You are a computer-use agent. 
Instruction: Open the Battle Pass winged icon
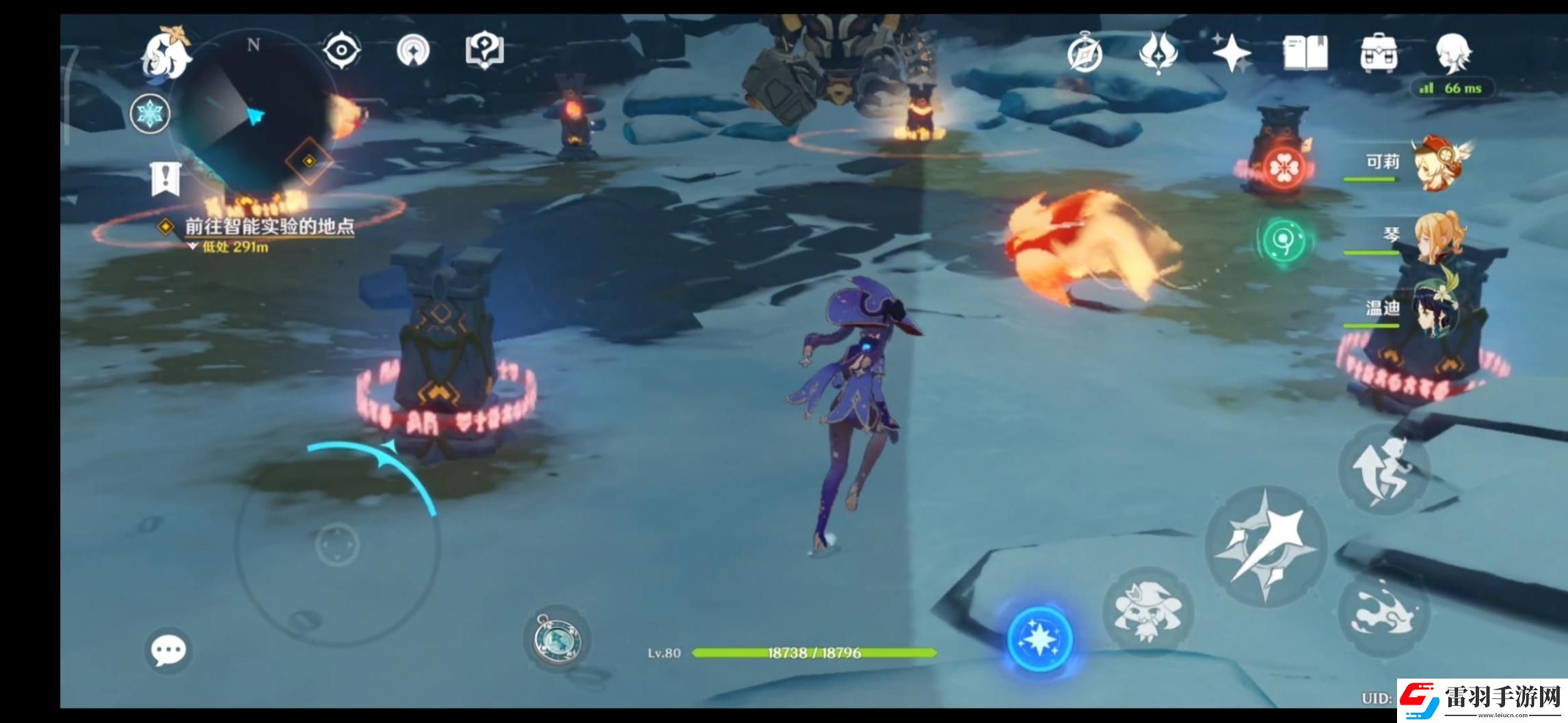tap(1158, 53)
